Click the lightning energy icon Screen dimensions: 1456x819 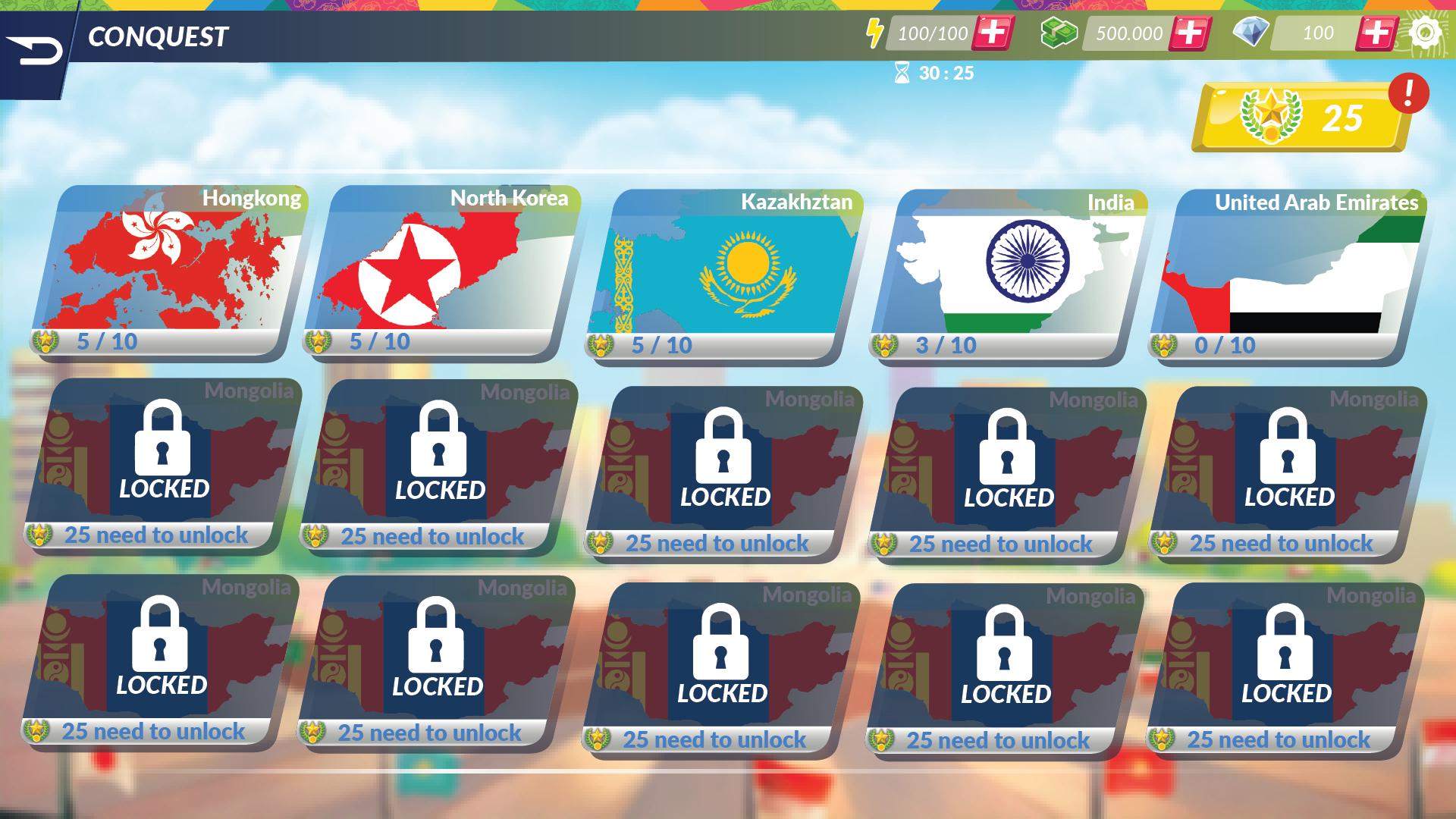click(x=876, y=33)
